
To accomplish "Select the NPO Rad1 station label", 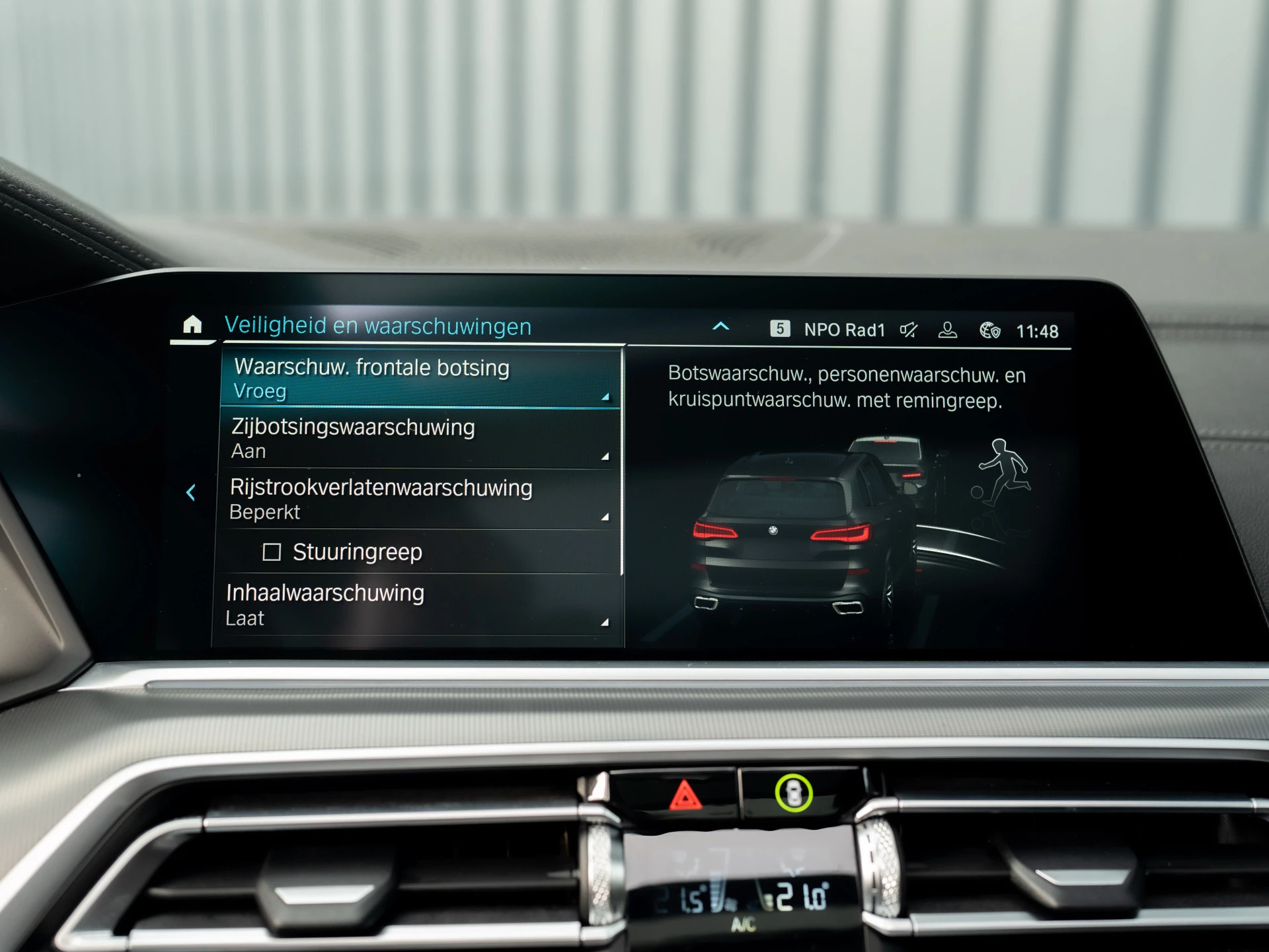I will (845, 329).
